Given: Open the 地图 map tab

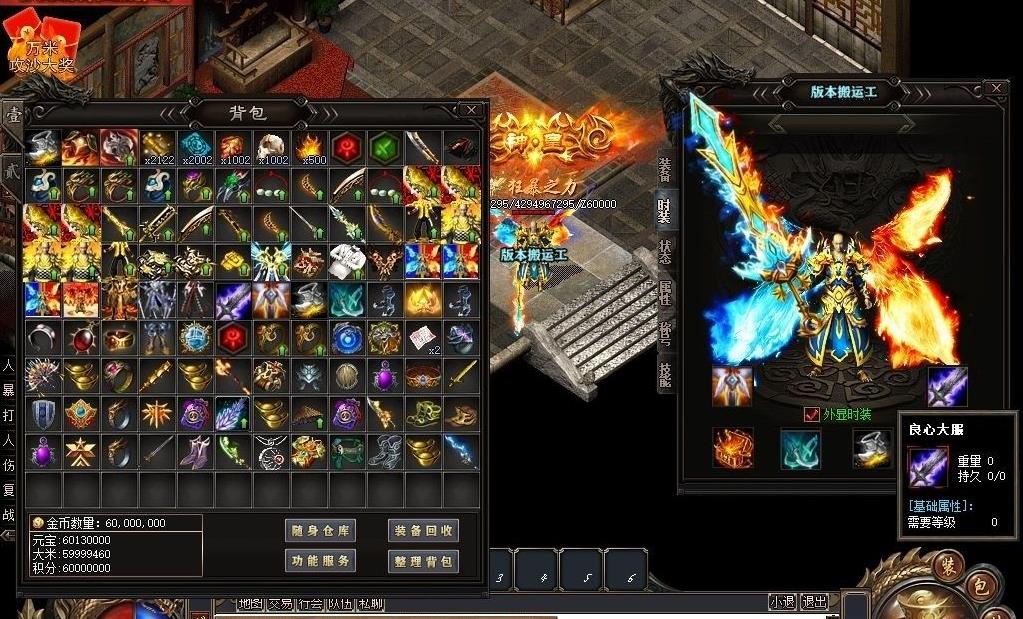Looking at the screenshot, I should pos(250,603).
